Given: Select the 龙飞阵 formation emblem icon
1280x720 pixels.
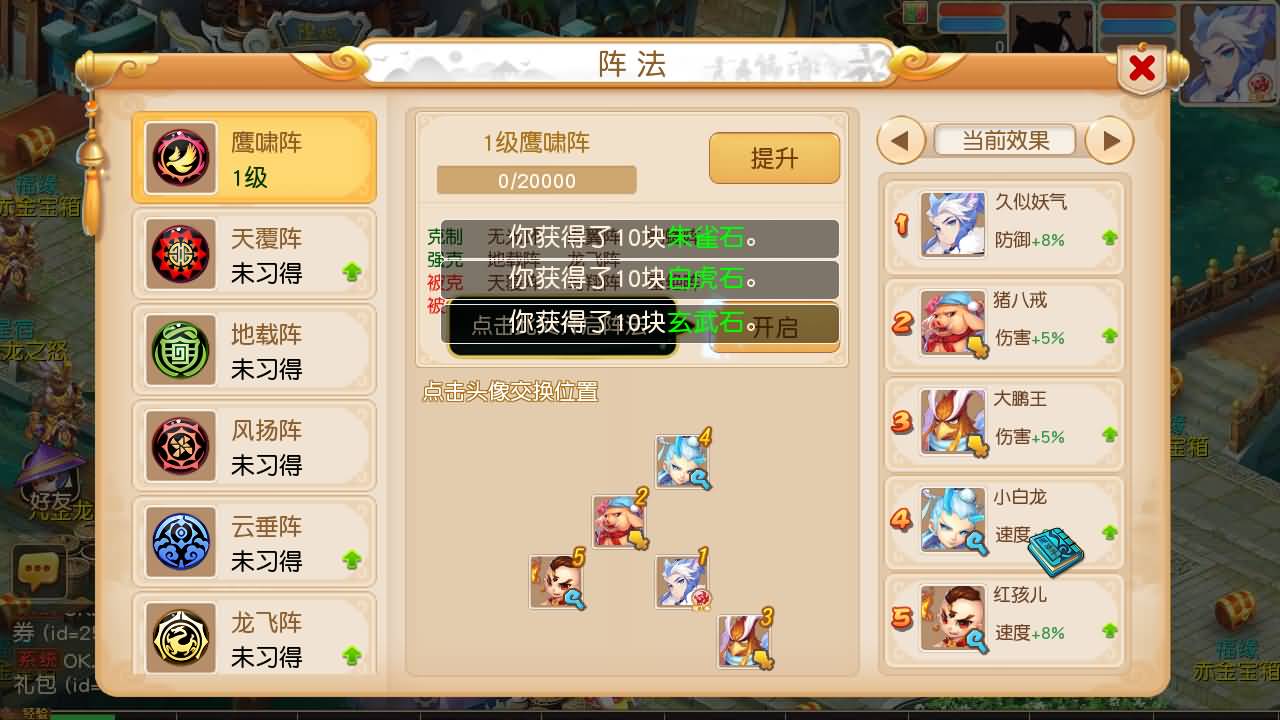Looking at the screenshot, I should [x=180, y=637].
